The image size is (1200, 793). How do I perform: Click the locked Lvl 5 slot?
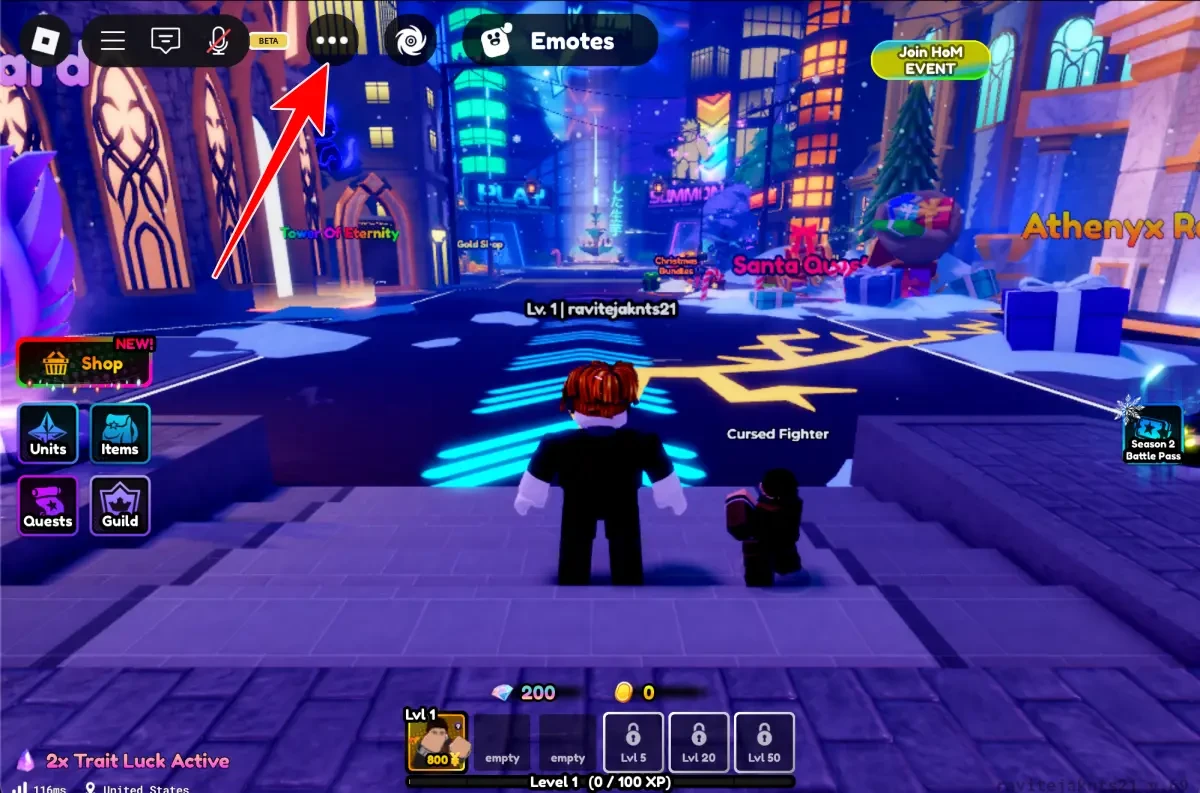634,742
